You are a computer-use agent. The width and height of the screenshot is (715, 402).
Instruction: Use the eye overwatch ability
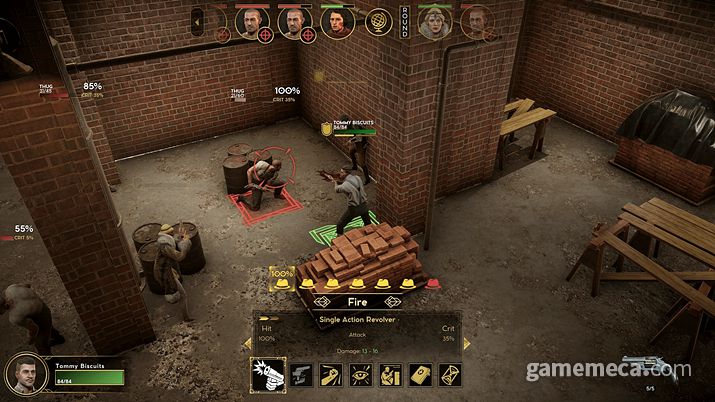click(x=361, y=376)
